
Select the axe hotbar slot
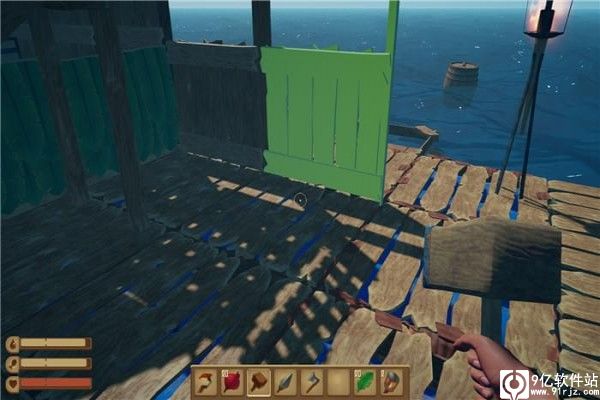click(x=313, y=381)
